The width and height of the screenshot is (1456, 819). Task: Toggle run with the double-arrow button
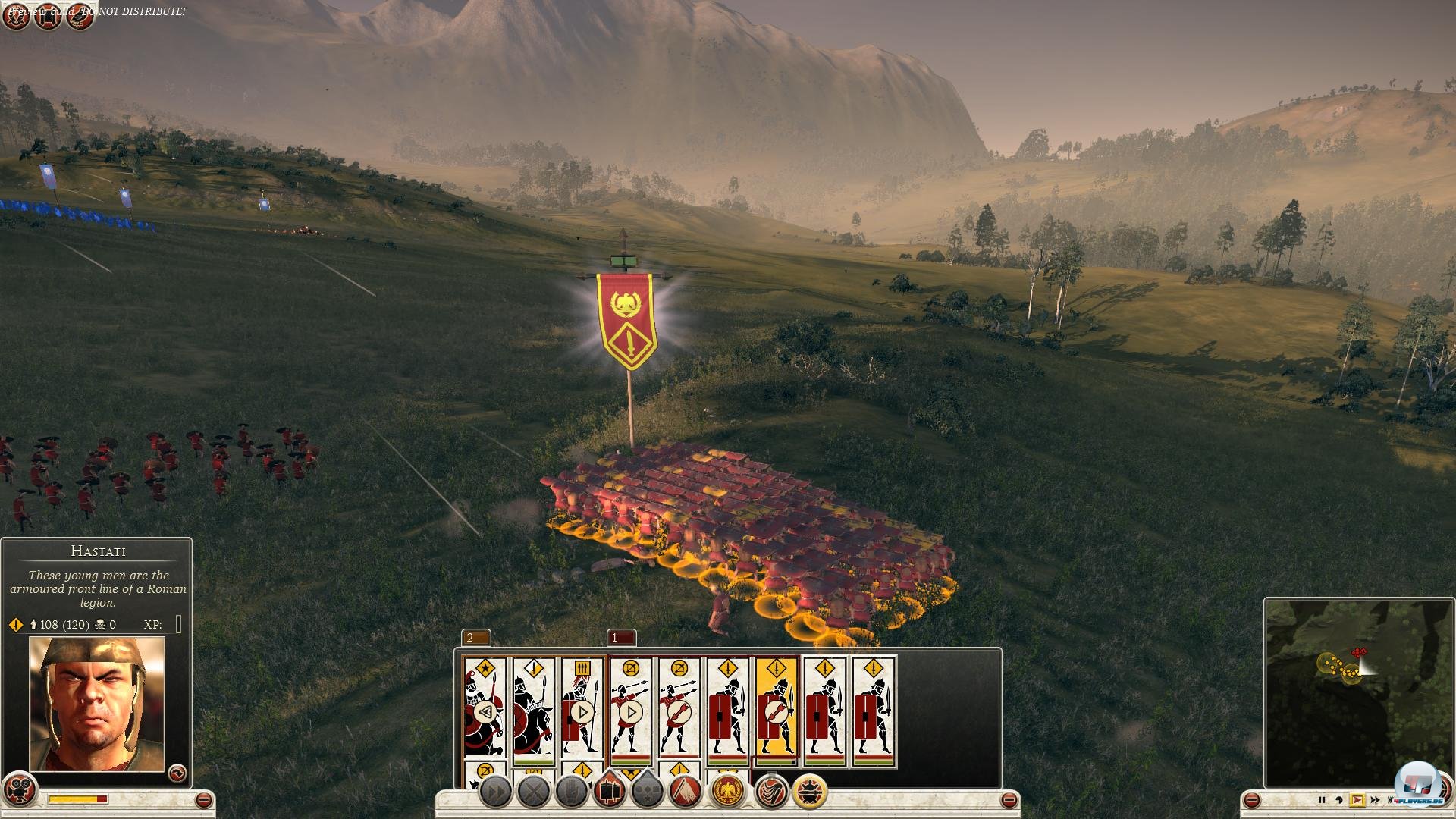(x=496, y=792)
